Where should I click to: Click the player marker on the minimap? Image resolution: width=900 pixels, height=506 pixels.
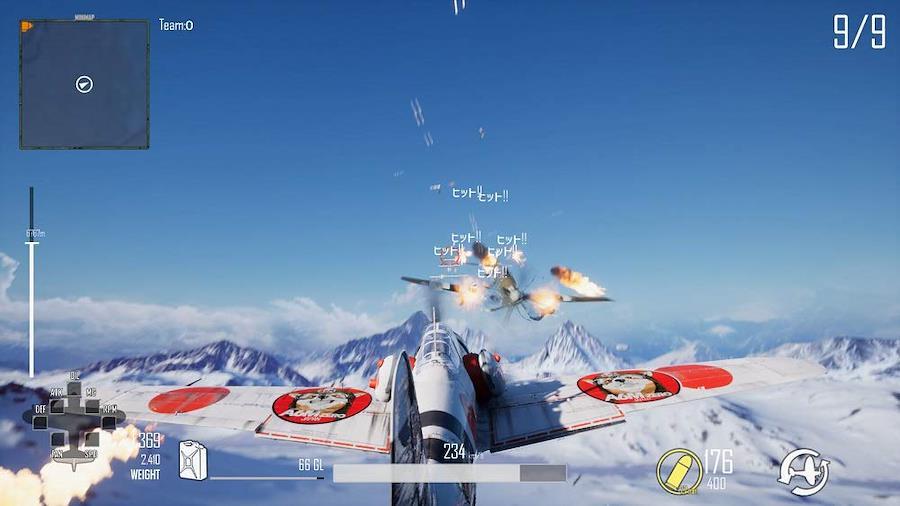(84, 84)
